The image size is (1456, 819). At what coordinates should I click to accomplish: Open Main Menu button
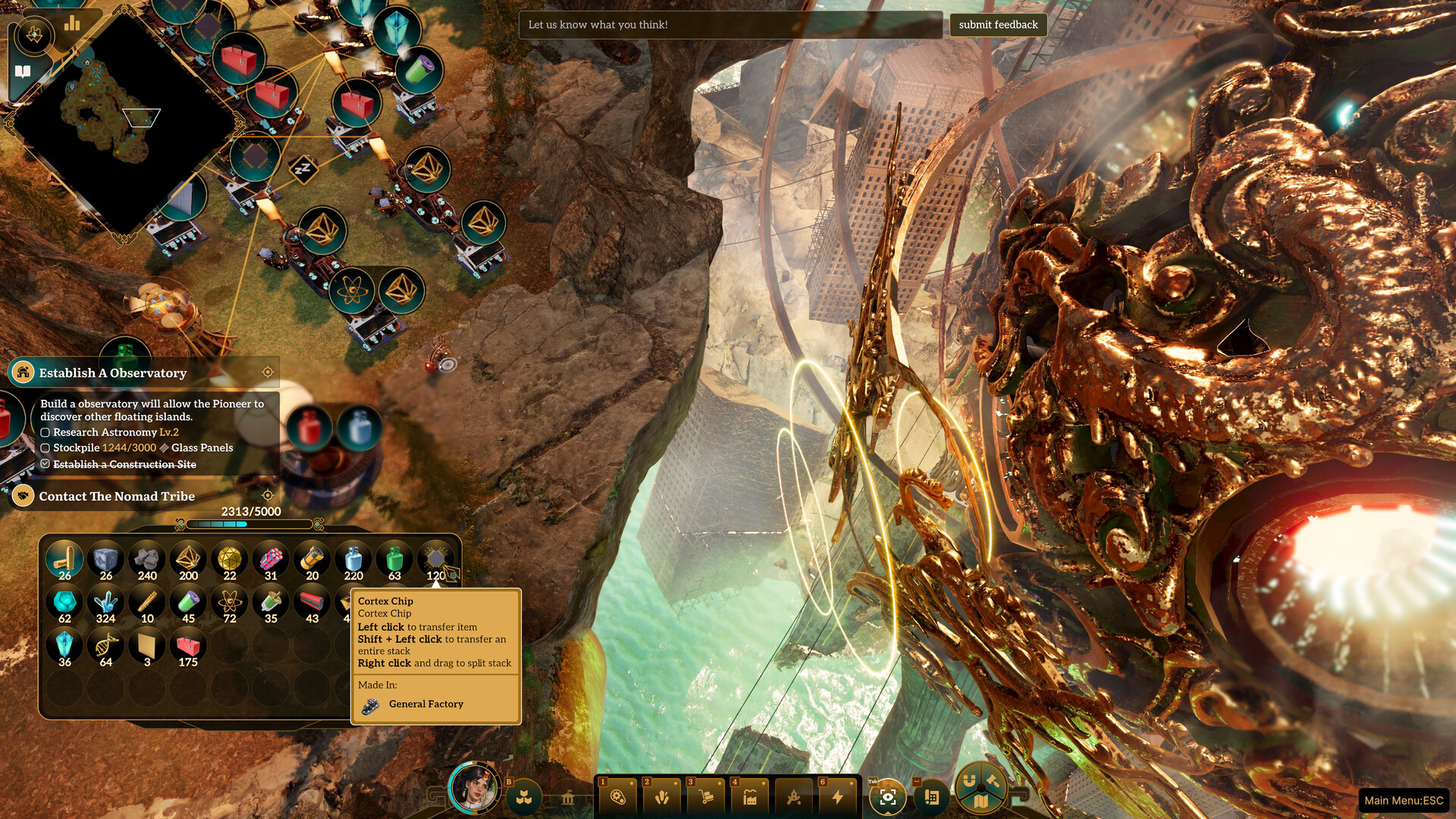click(1404, 800)
